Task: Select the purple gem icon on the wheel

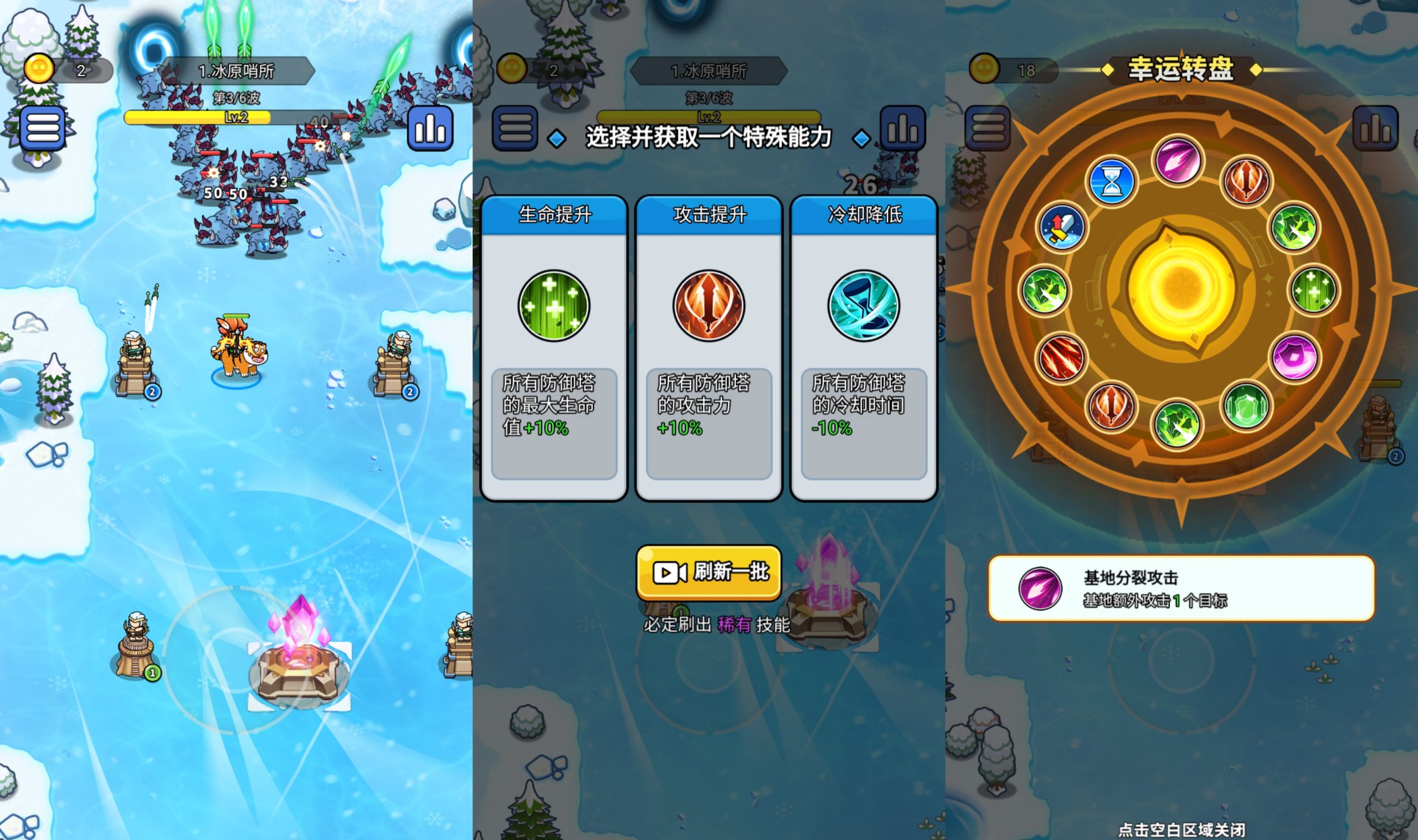Action: pyautogui.click(x=1294, y=357)
